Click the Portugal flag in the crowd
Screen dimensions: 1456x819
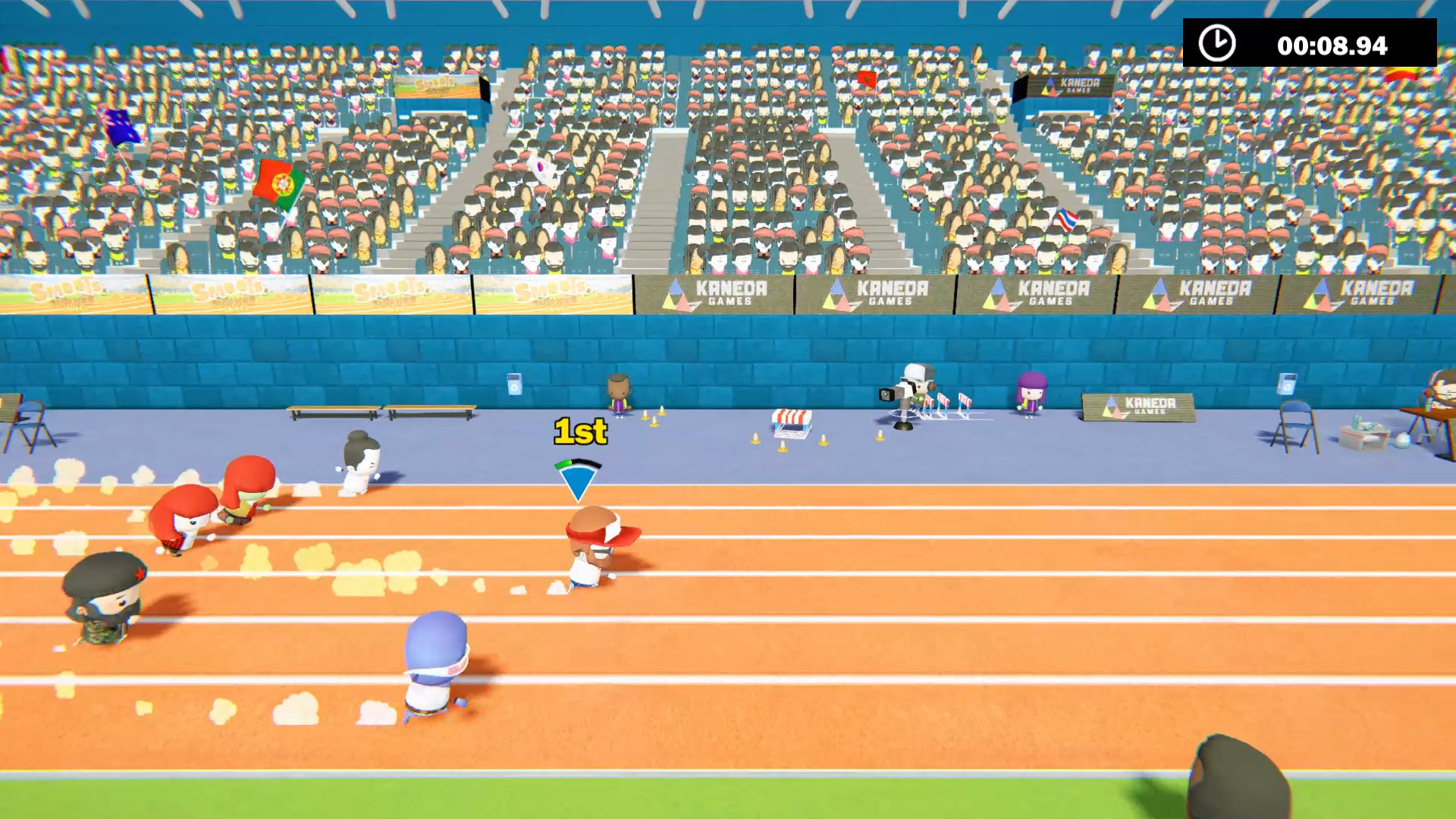coord(282,182)
